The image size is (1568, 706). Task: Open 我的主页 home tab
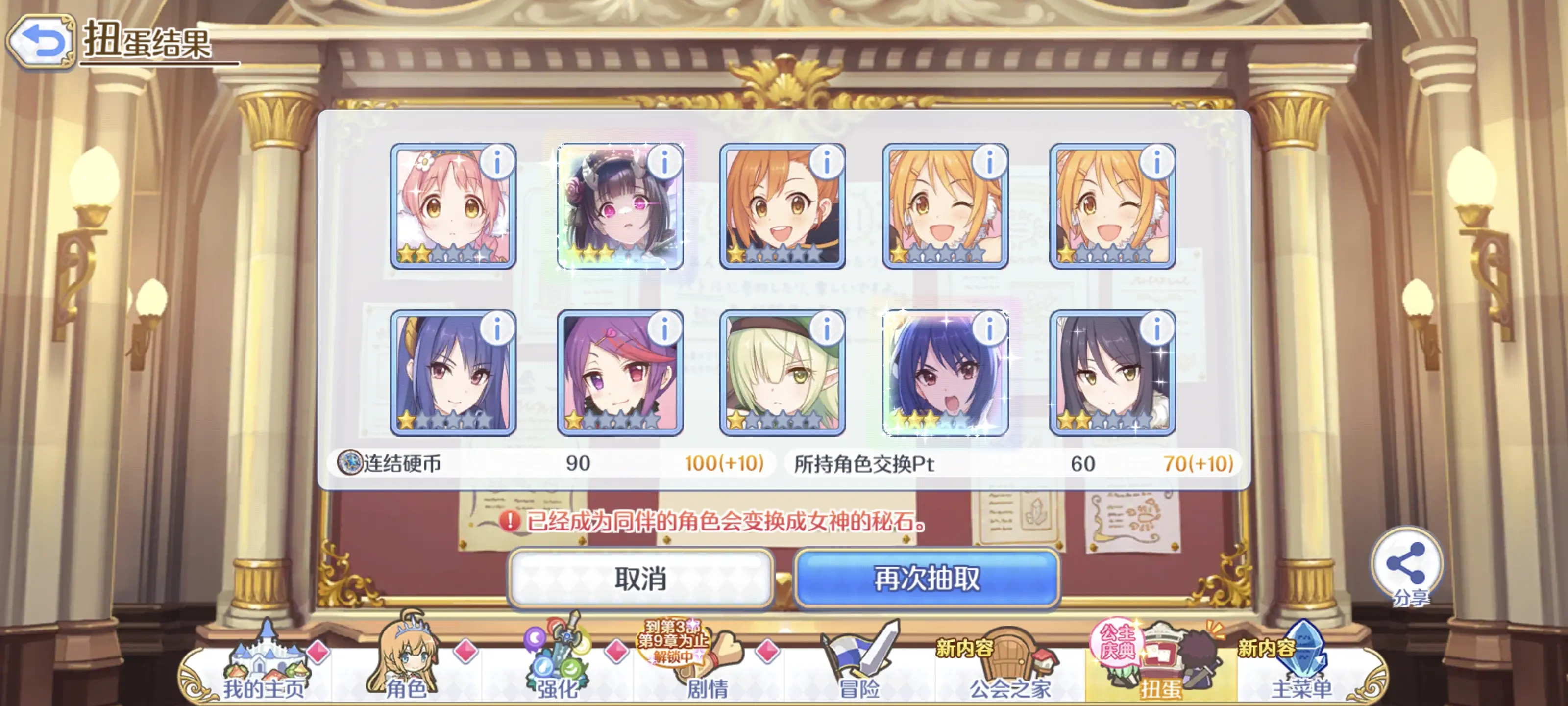pyautogui.click(x=263, y=668)
